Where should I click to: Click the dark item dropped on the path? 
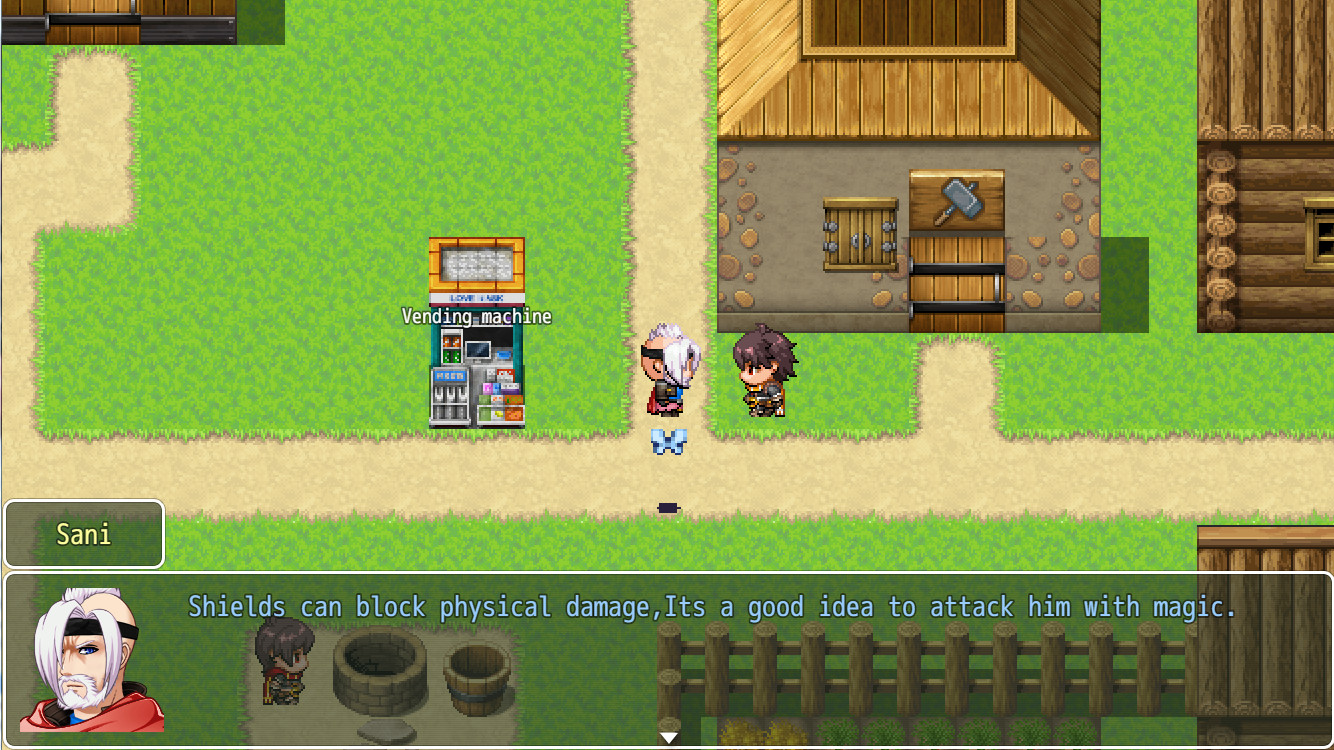pyautogui.click(x=668, y=508)
